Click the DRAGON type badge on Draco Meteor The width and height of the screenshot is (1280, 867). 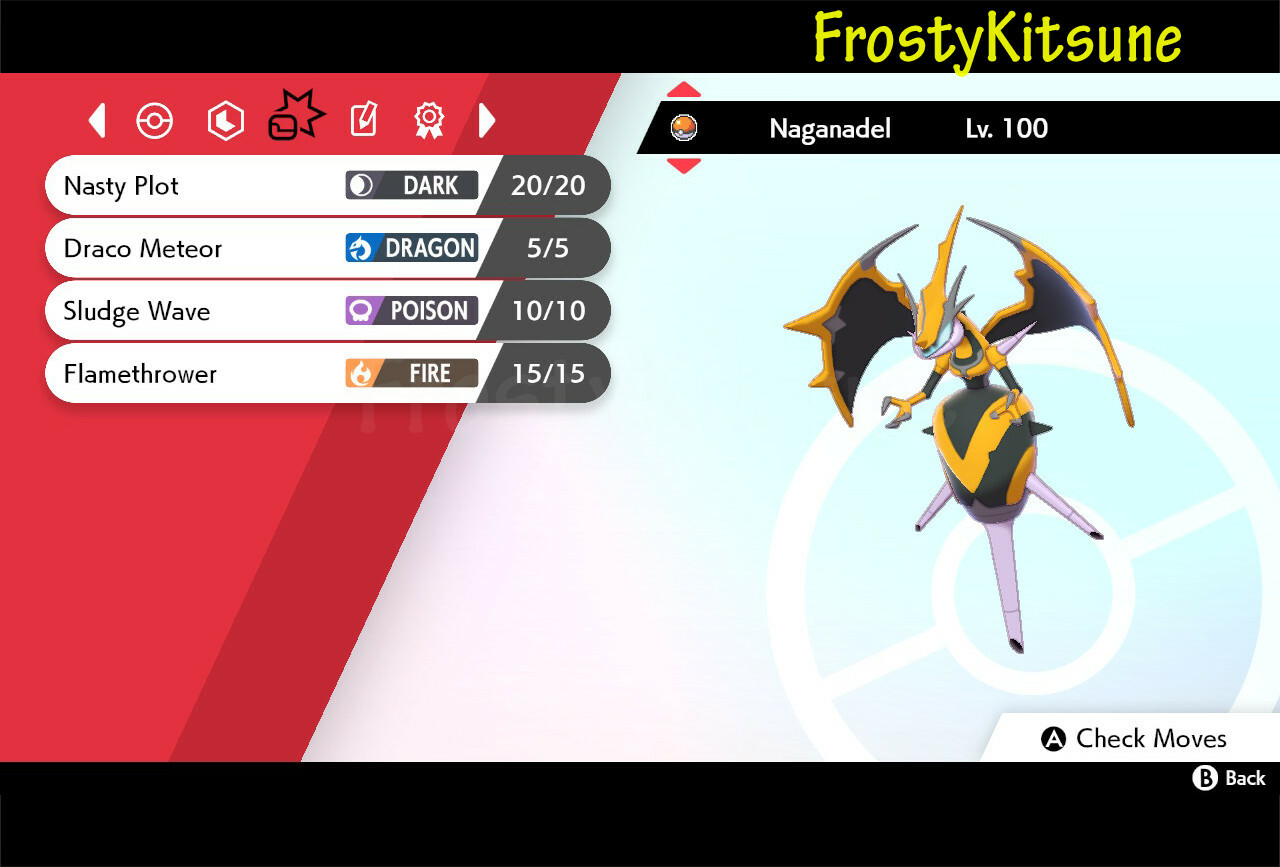point(411,248)
